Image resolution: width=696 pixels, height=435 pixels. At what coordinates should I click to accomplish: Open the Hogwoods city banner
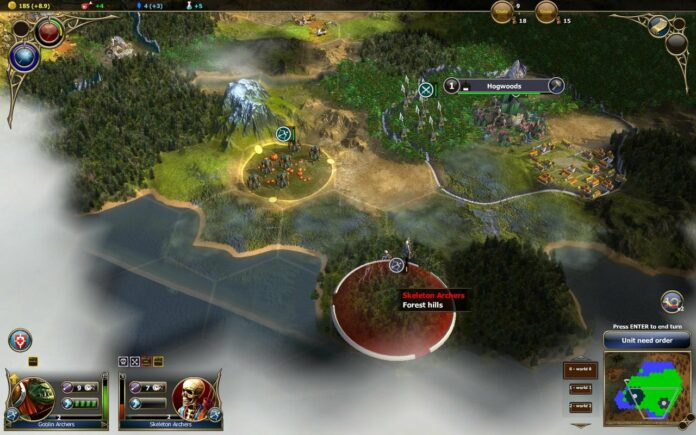(505, 86)
